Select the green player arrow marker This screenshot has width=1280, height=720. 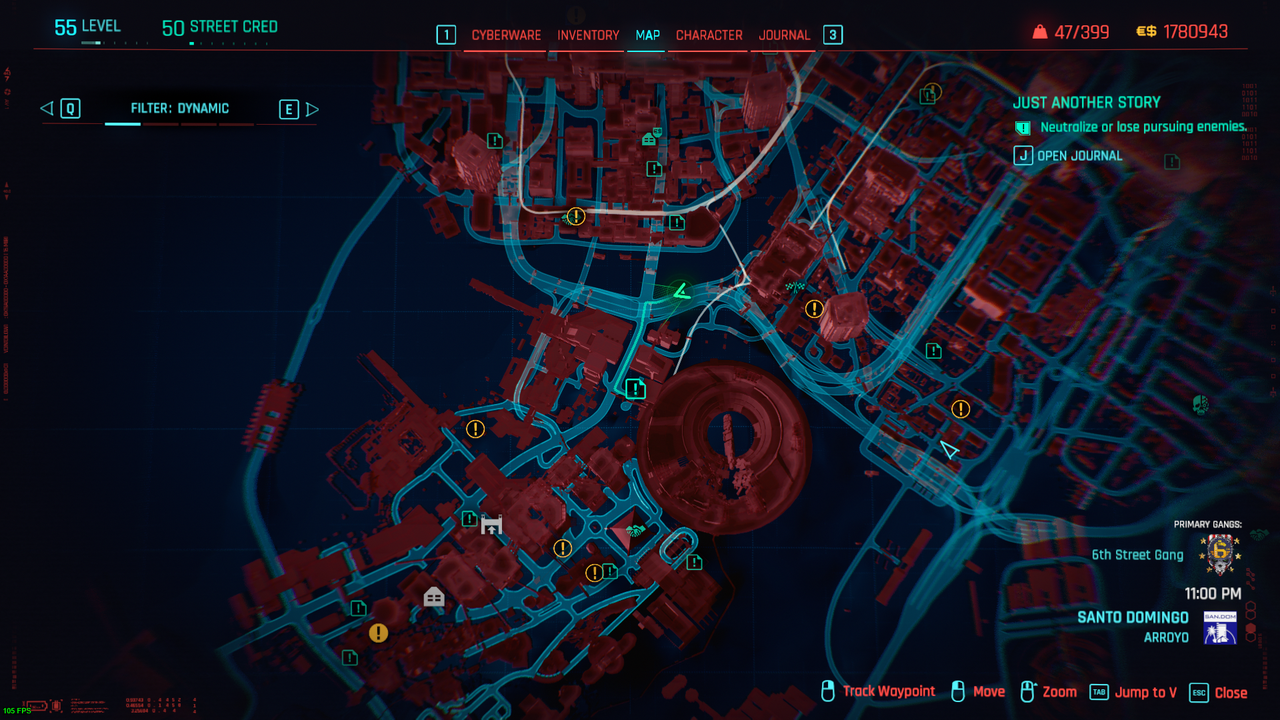pyautogui.click(x=681, y=292)
